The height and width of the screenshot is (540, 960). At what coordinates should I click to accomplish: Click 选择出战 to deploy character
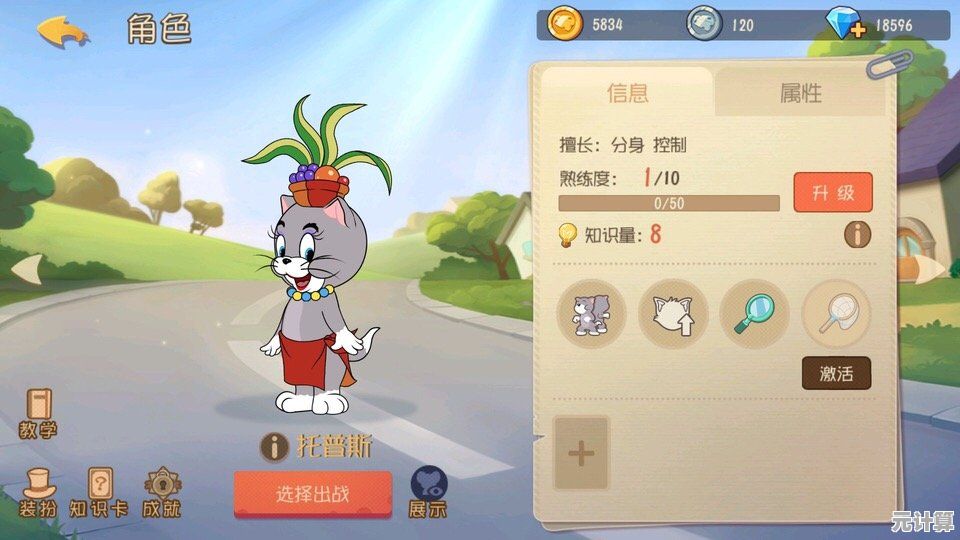click(312, 494)
